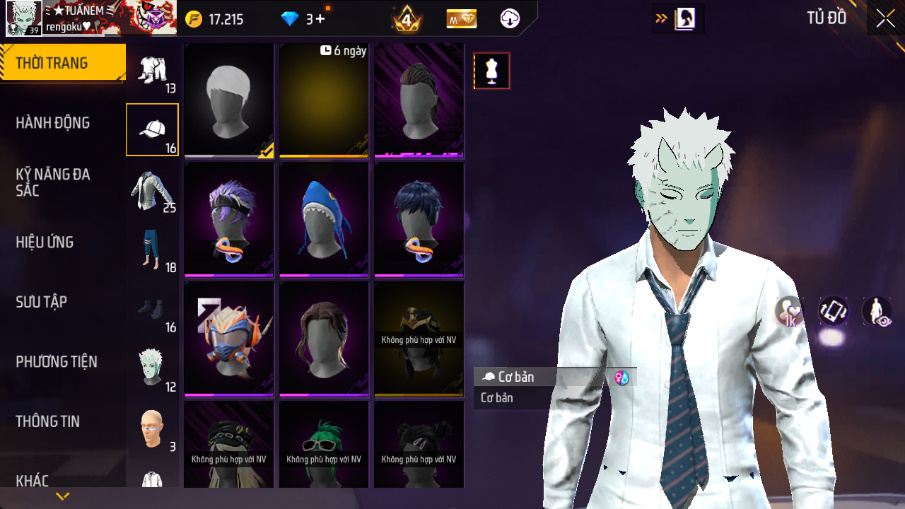Tap the gold coin balance

[x=214, y=18]
